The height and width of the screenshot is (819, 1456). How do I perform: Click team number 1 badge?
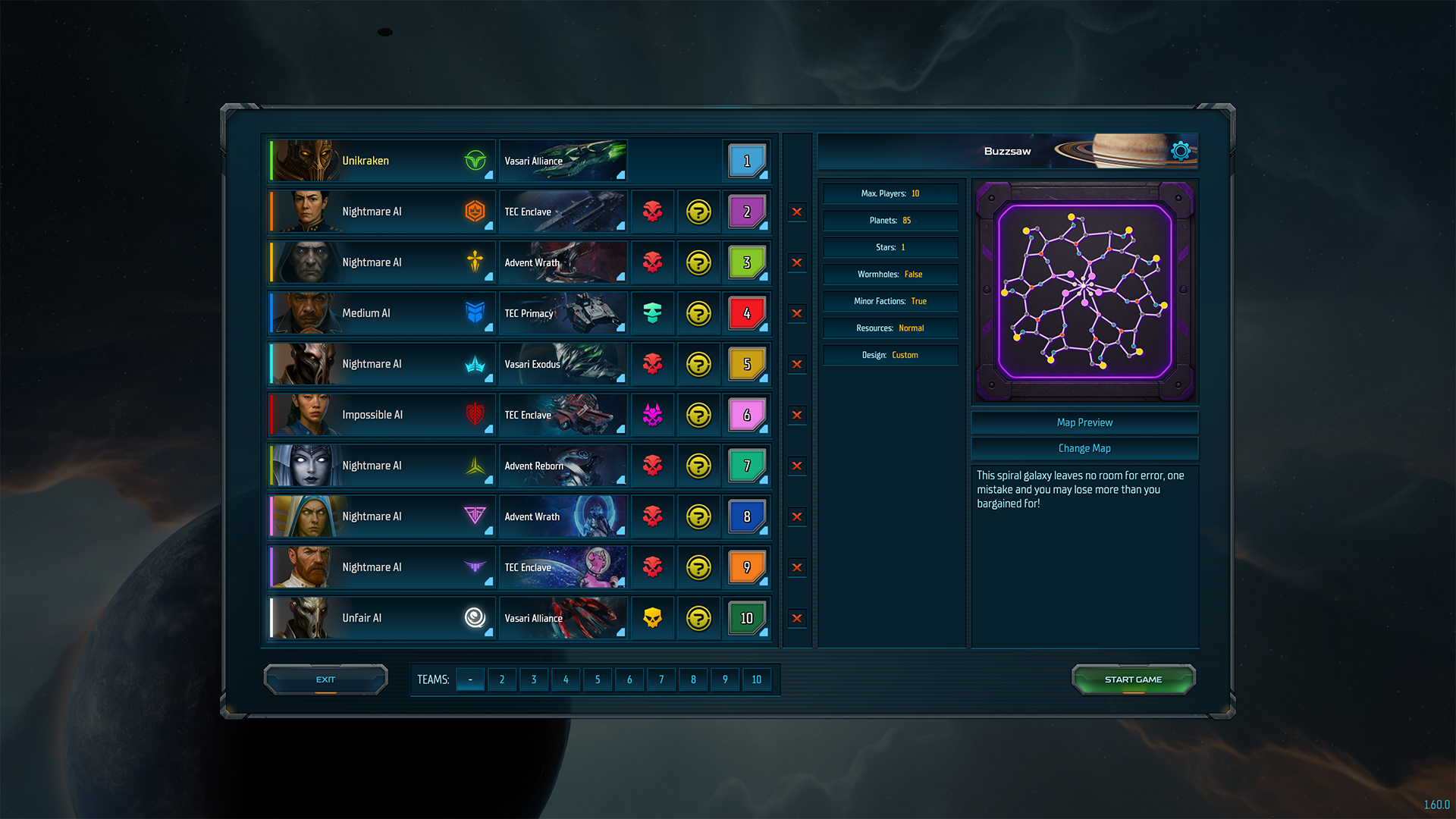747,161
